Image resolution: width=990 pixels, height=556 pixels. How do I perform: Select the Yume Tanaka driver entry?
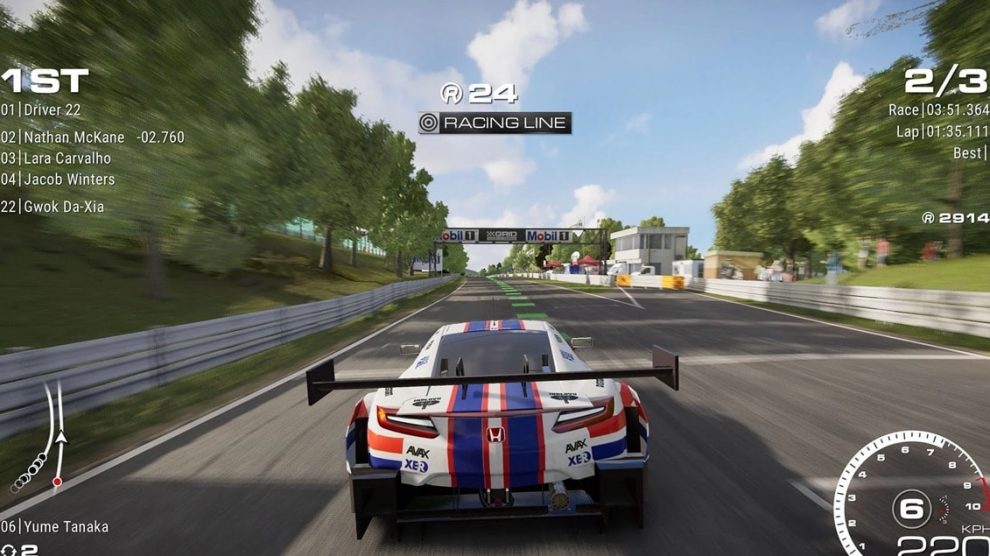55,527
